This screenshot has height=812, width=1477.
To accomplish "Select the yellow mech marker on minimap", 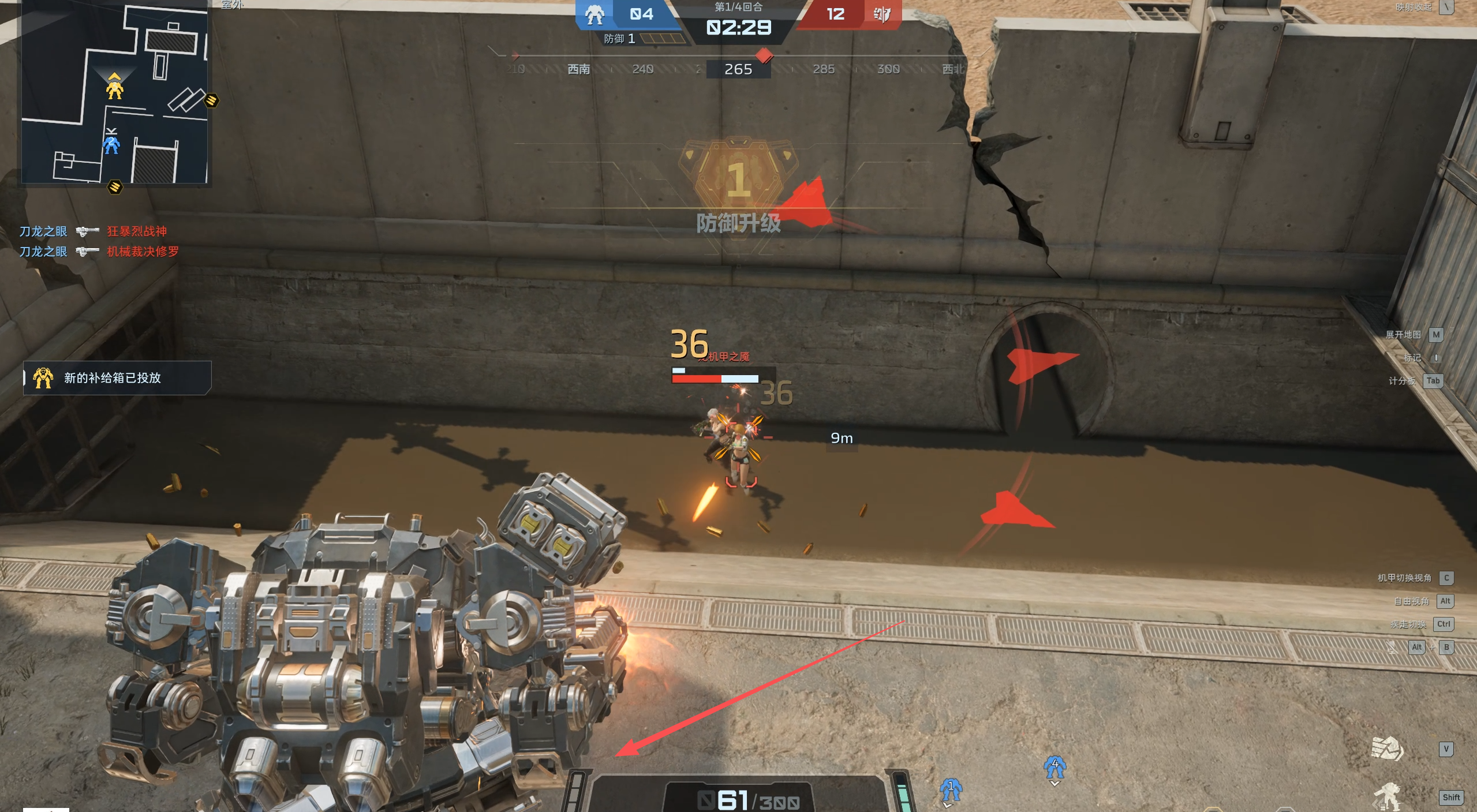I will (x=115, y=89).
